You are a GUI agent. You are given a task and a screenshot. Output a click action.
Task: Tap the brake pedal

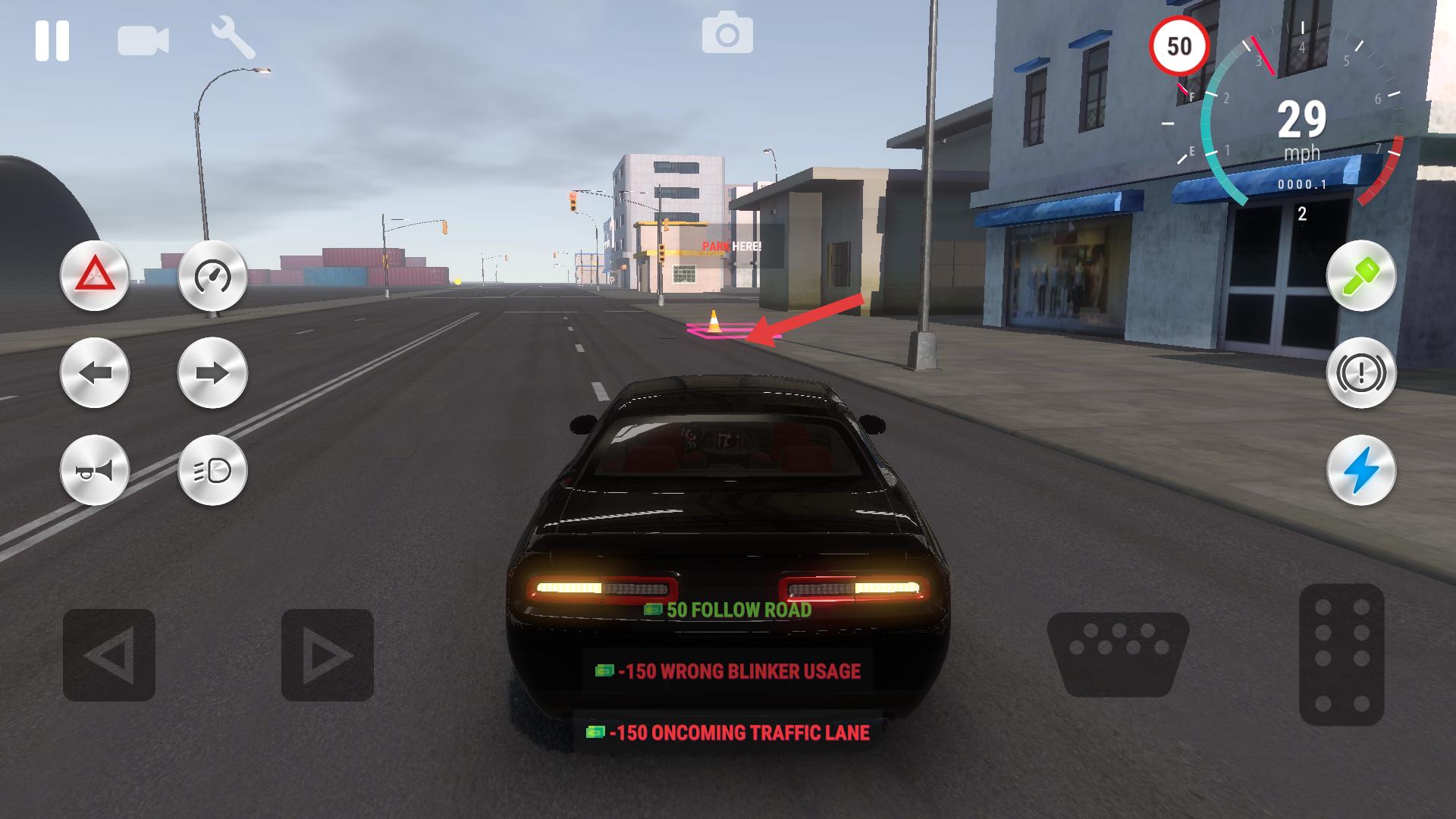[1118, 653]
